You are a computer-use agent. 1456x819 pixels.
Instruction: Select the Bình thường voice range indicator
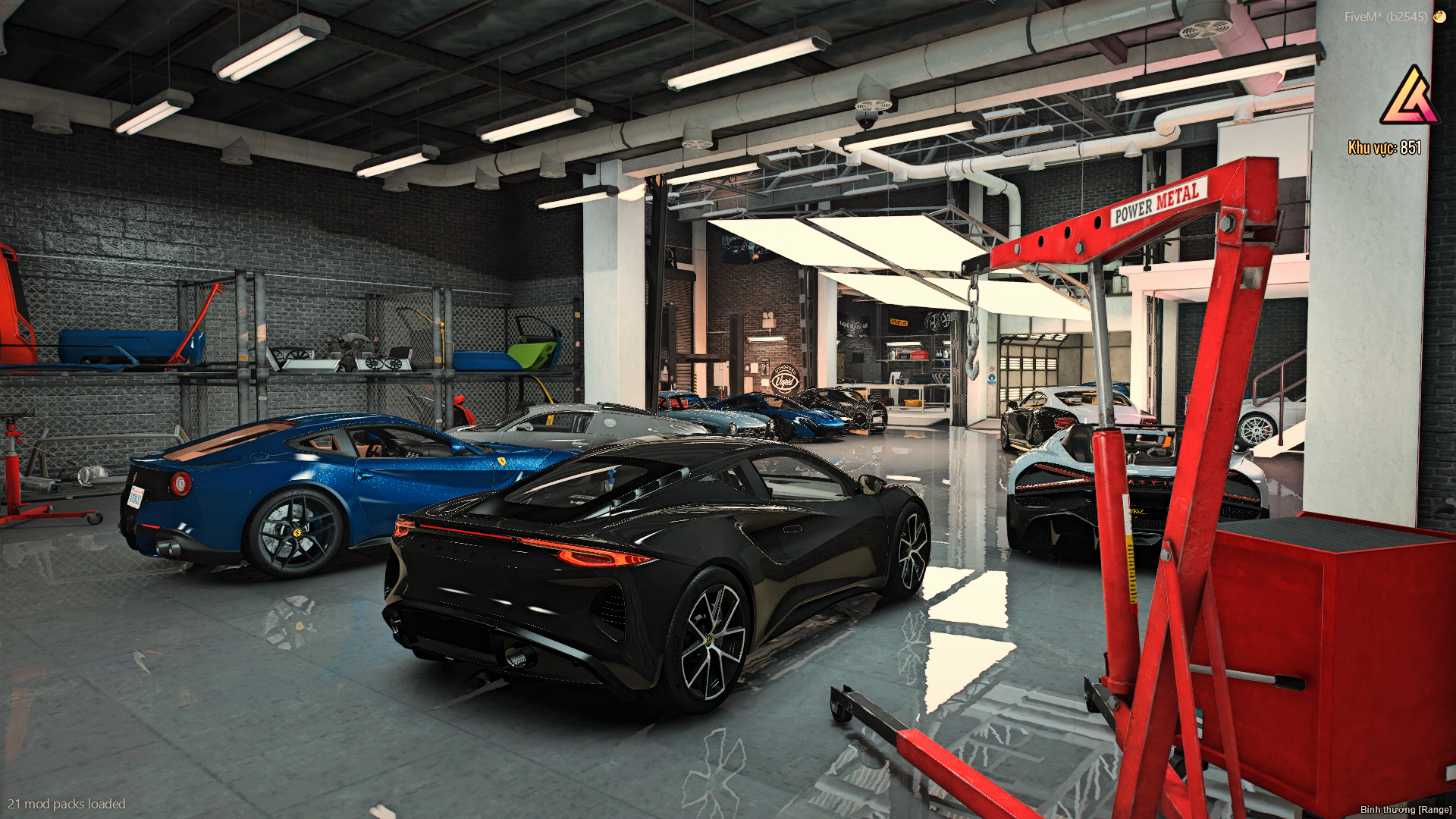tap(1405, 809)
